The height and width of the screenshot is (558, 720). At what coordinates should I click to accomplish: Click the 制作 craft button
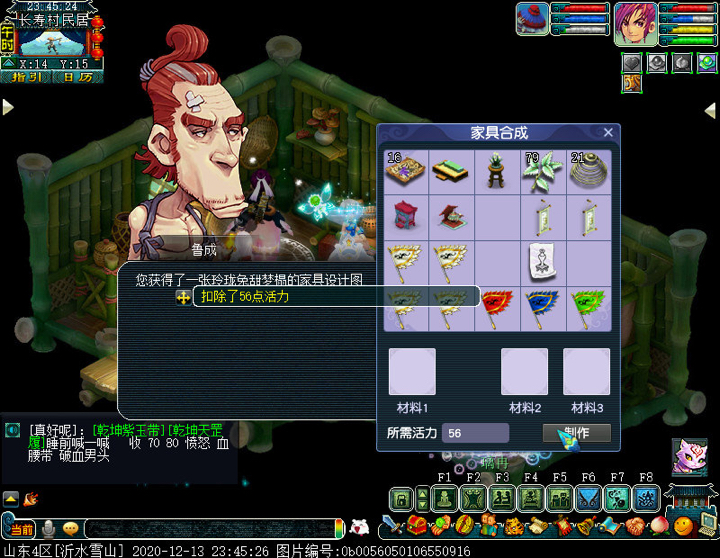[x=577, y=433]
